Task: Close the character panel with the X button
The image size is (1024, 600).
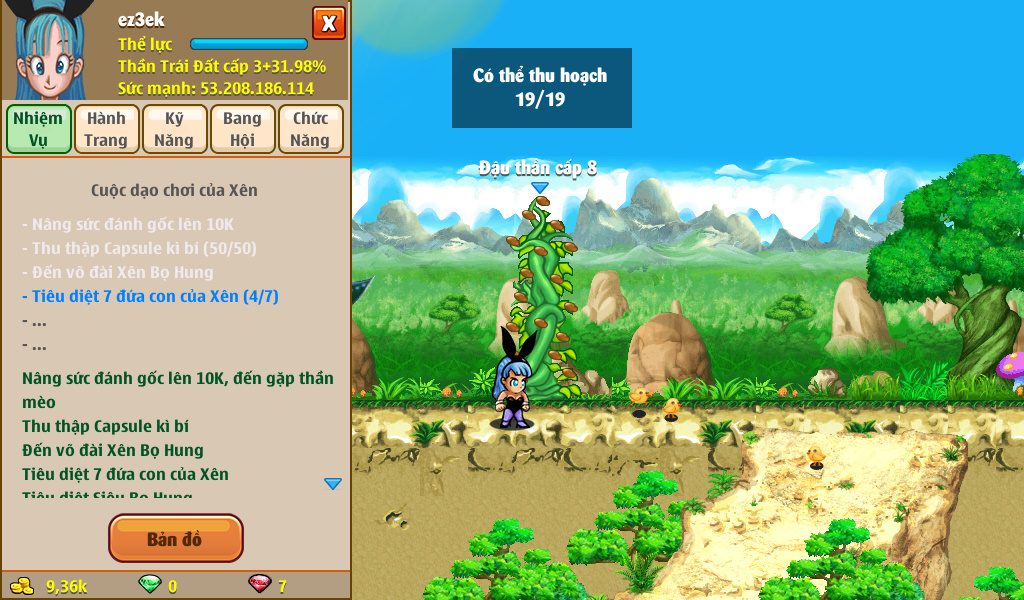Action: (329, 23)
